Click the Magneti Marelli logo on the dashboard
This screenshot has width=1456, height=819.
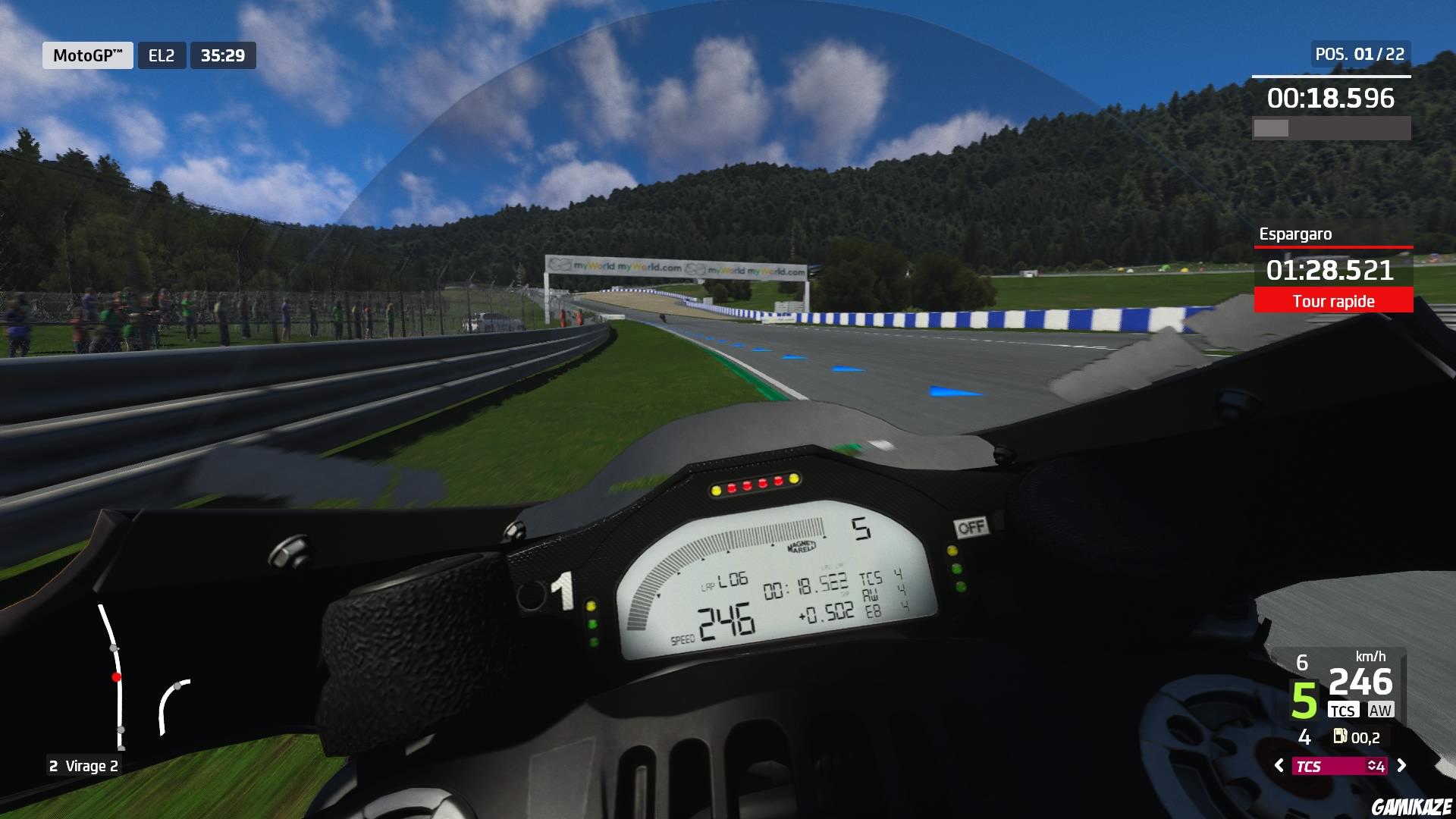pos(800,546)
